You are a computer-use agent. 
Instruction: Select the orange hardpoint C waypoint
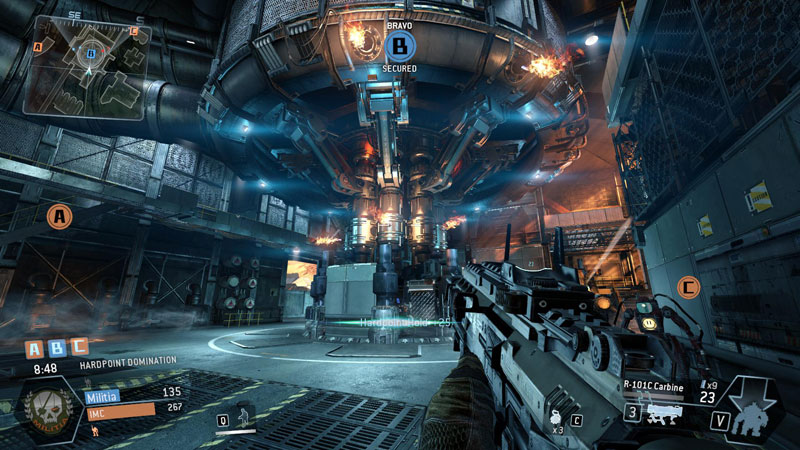click(687, 288)
